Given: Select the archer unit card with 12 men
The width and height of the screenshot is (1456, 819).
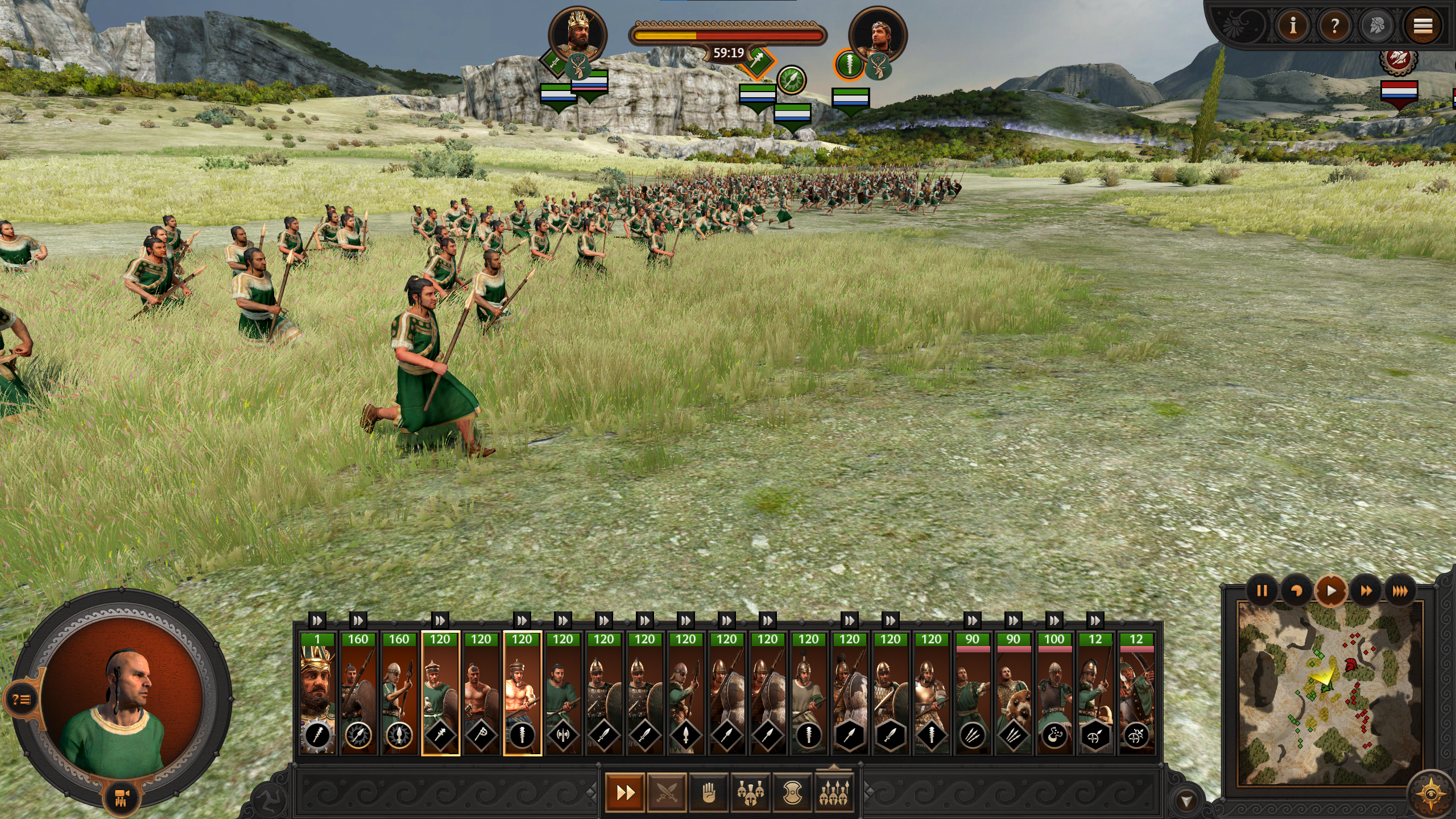Looking at the screenshot, I should 1136,694.
